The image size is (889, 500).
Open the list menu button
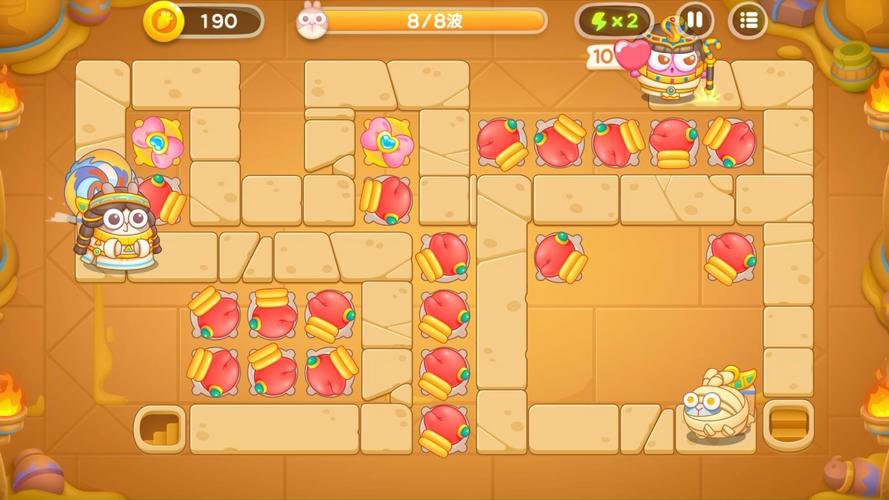pyautogui.click(x=747, y=19)
